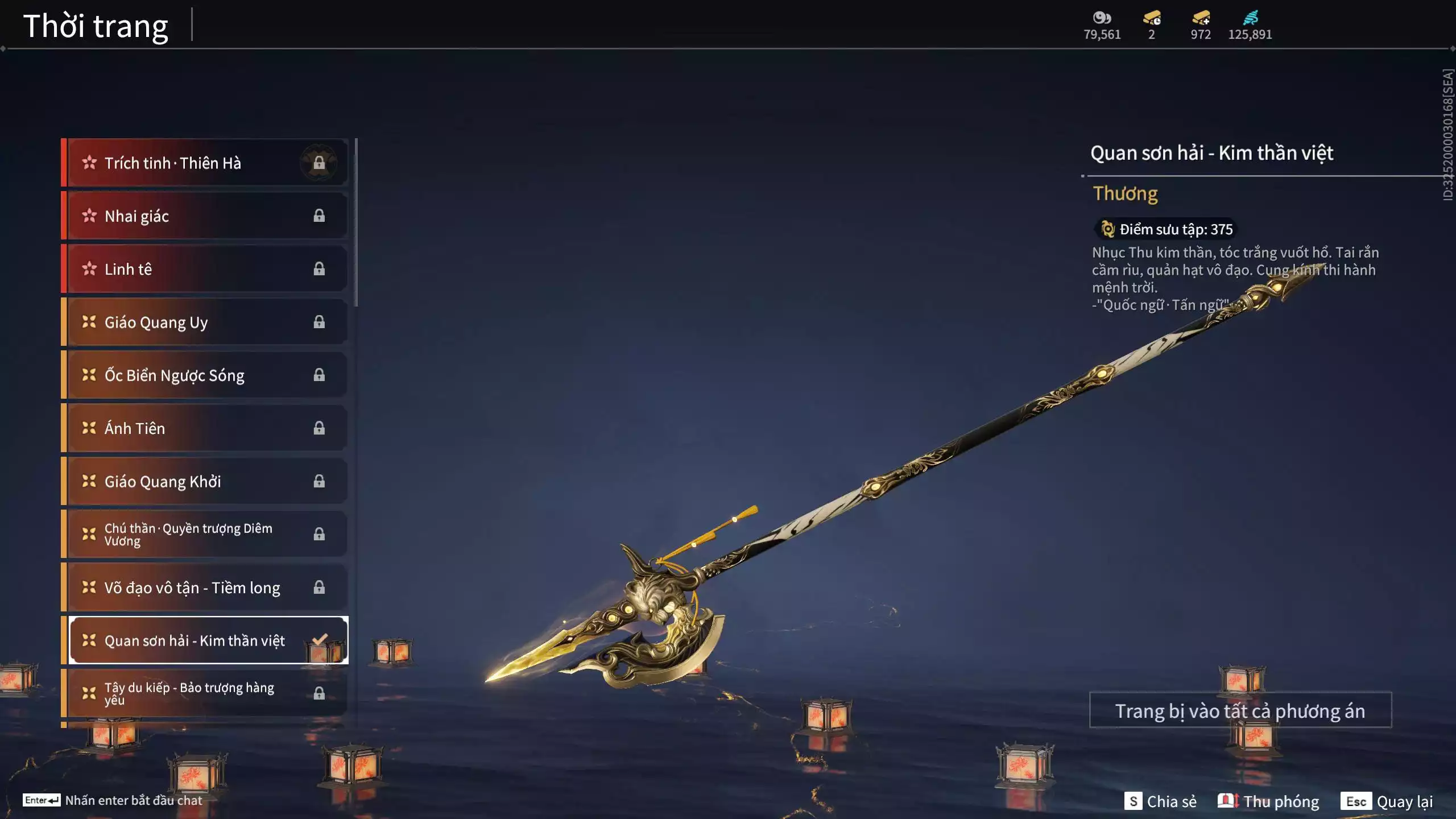Select Ốc Biển Ngược Sóng from the list

pyautogui.click(x=205, y=375)
